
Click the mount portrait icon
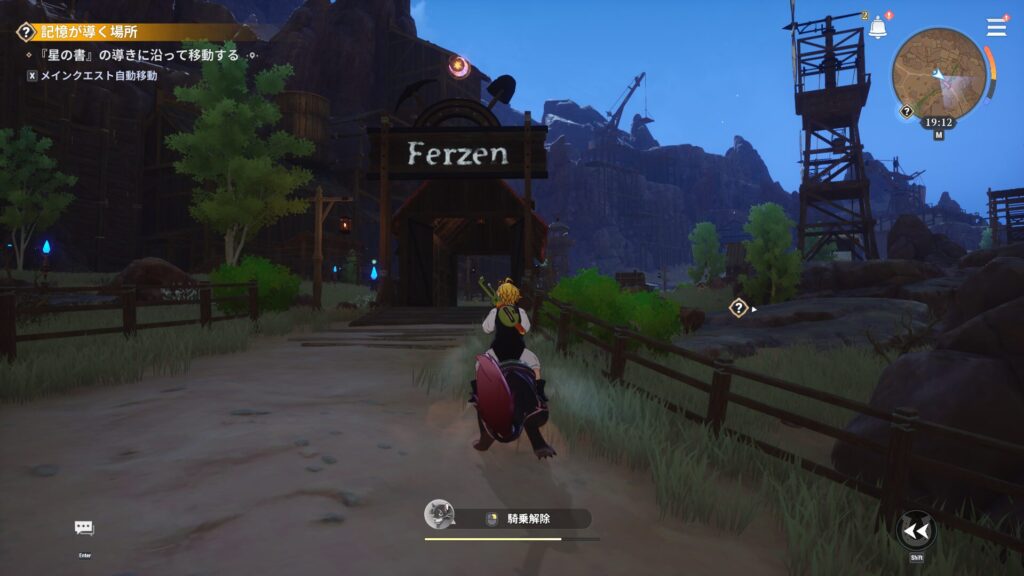[438, 515]
